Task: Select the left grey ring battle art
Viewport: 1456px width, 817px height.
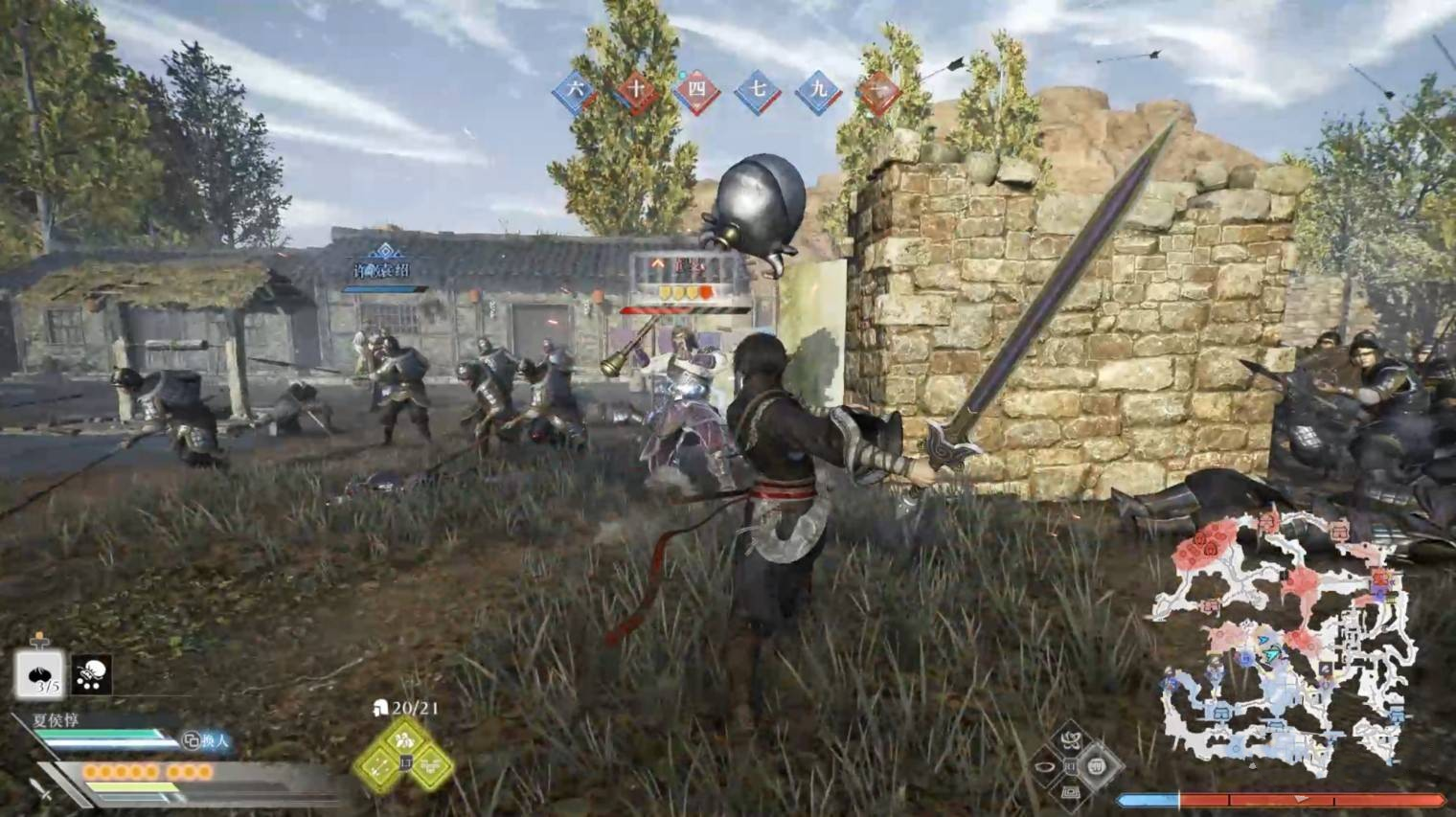Action: [x=1044, y=767]
